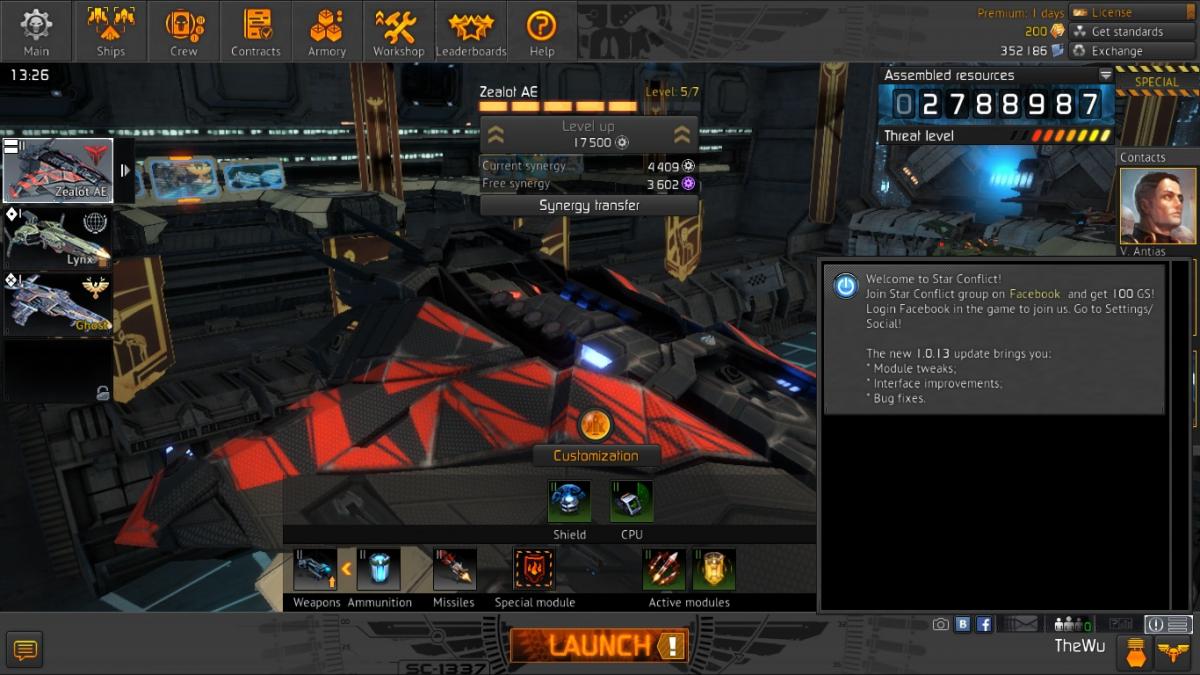
Task: View the Contracts tab
Action: 256,32
